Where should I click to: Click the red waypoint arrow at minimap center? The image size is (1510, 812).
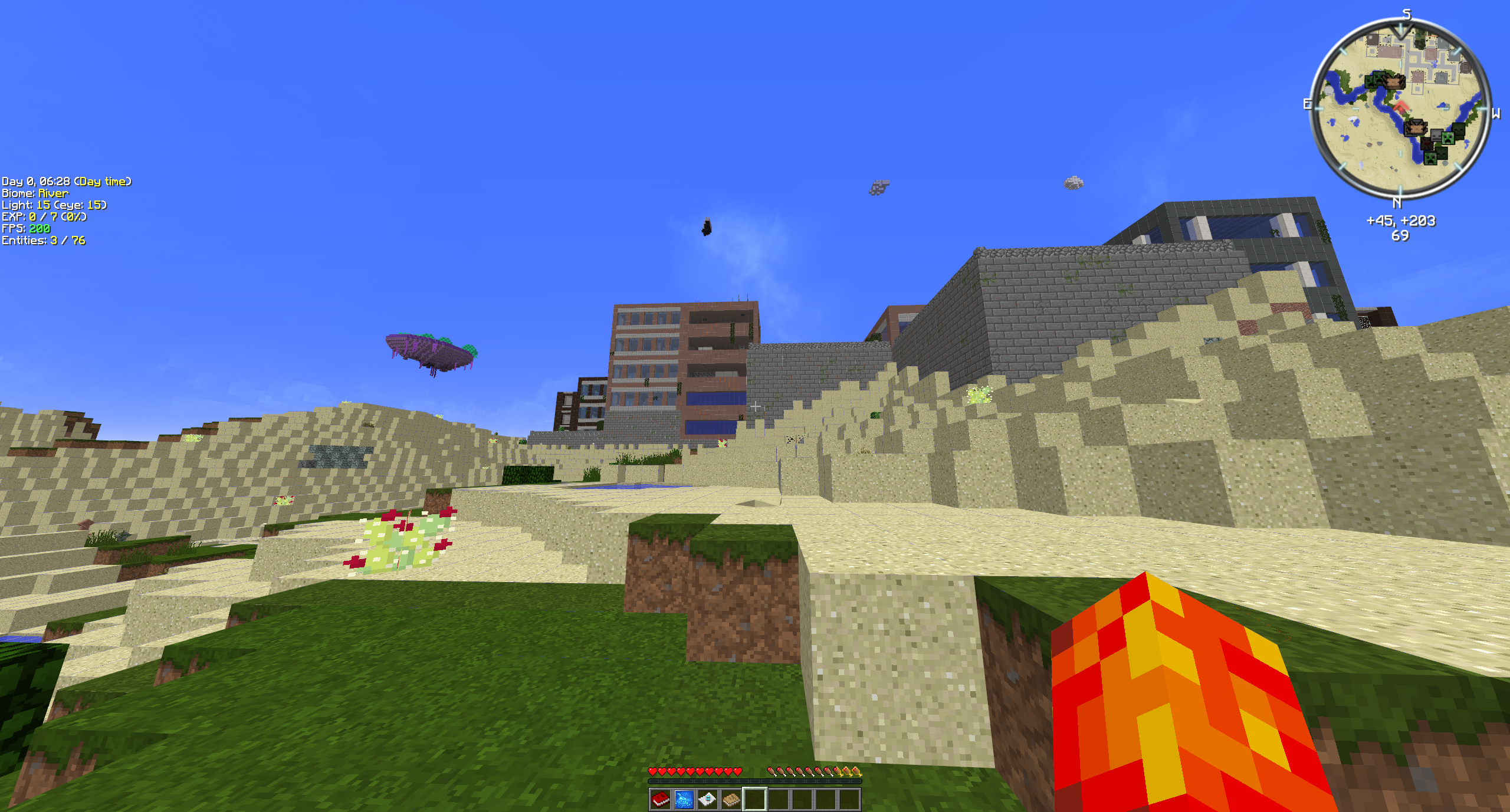pyautogui.click(x=1401, y=106)
